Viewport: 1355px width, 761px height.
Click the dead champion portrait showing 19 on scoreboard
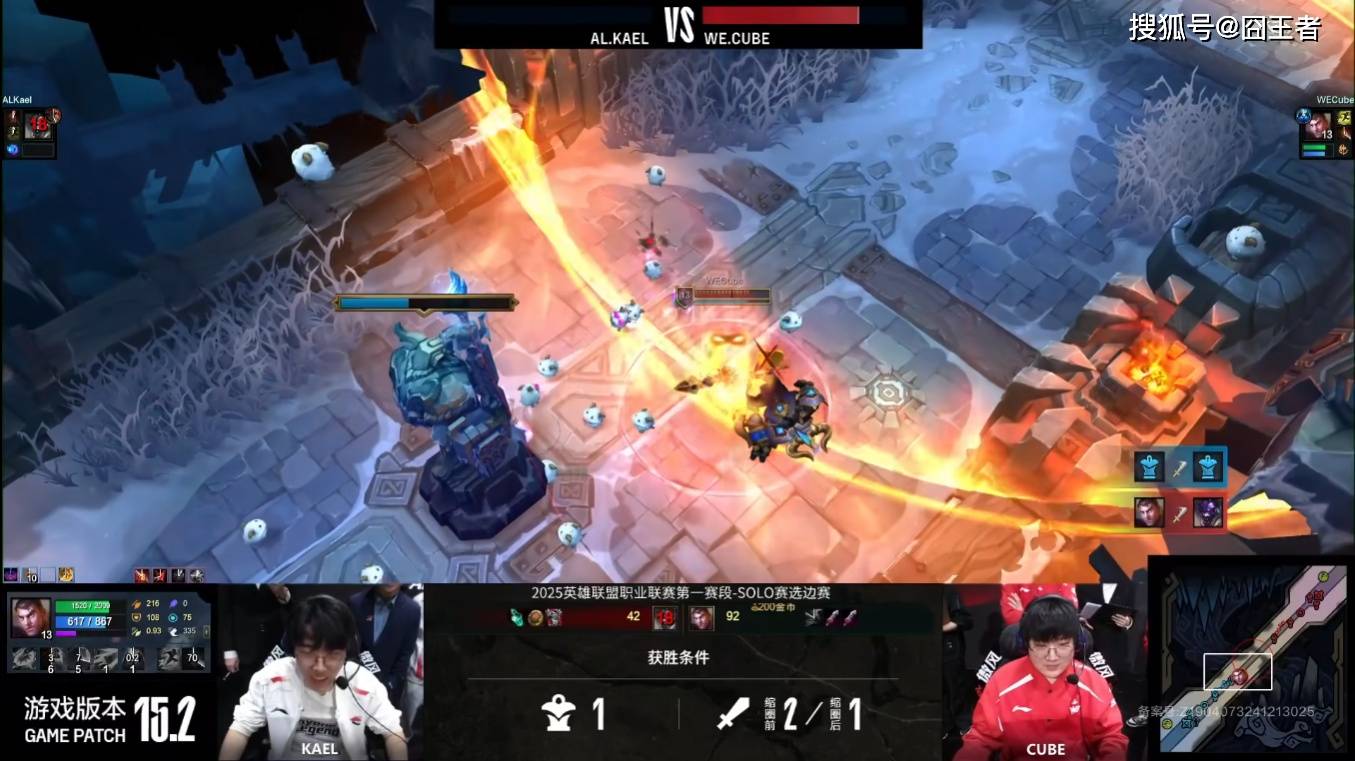pyautogui.click(x=664, y=617)
